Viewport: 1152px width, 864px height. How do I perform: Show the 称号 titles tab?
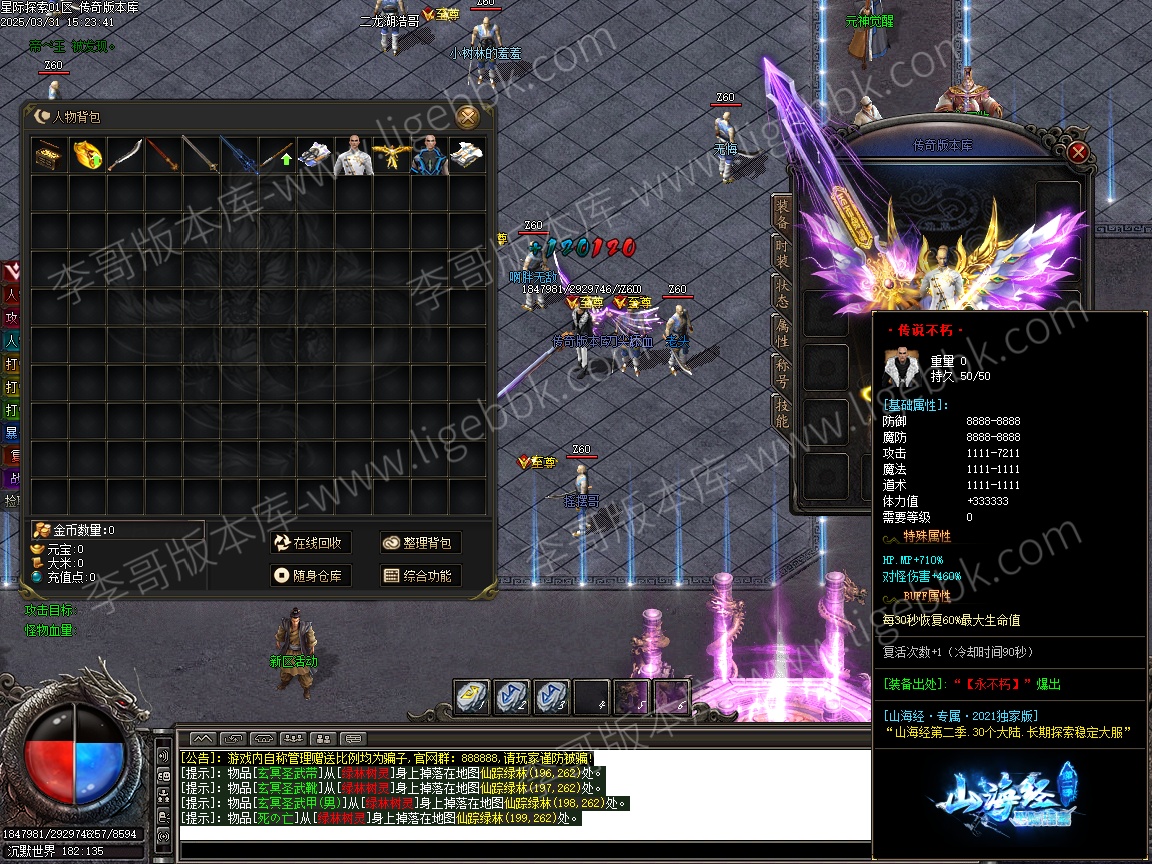[x=782, y=372]
